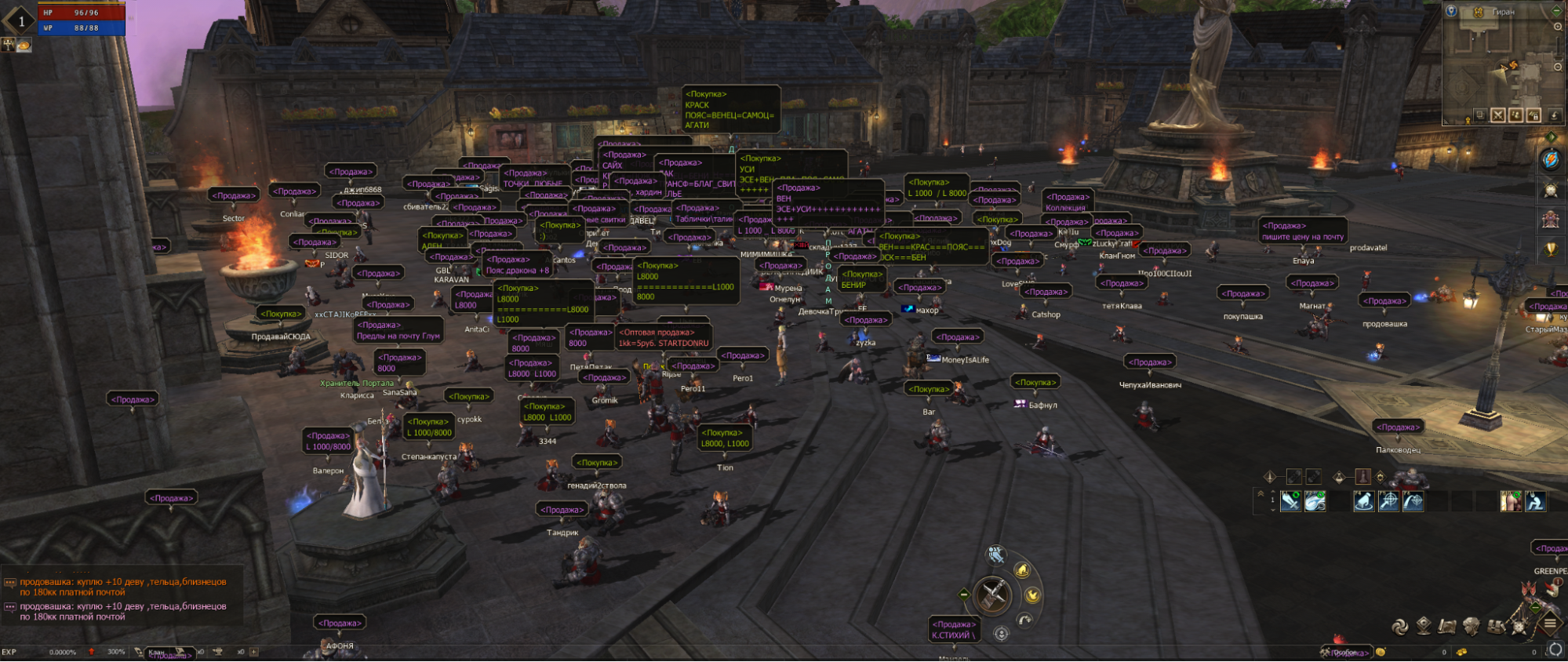Click the level 1 character badge
1568x662 pixels.
[x=21, y=21]
